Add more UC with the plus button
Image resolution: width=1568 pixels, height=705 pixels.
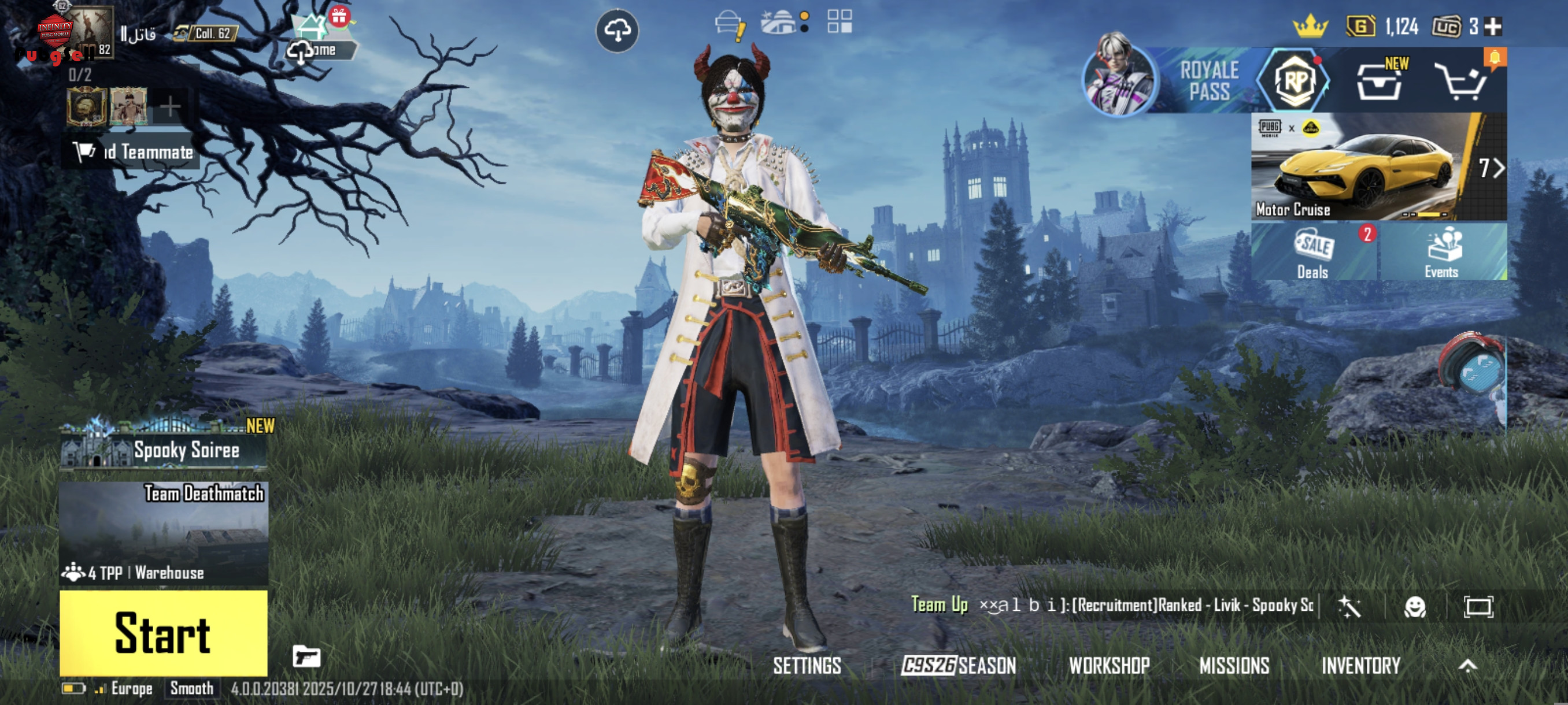[x=1493, y=26]
